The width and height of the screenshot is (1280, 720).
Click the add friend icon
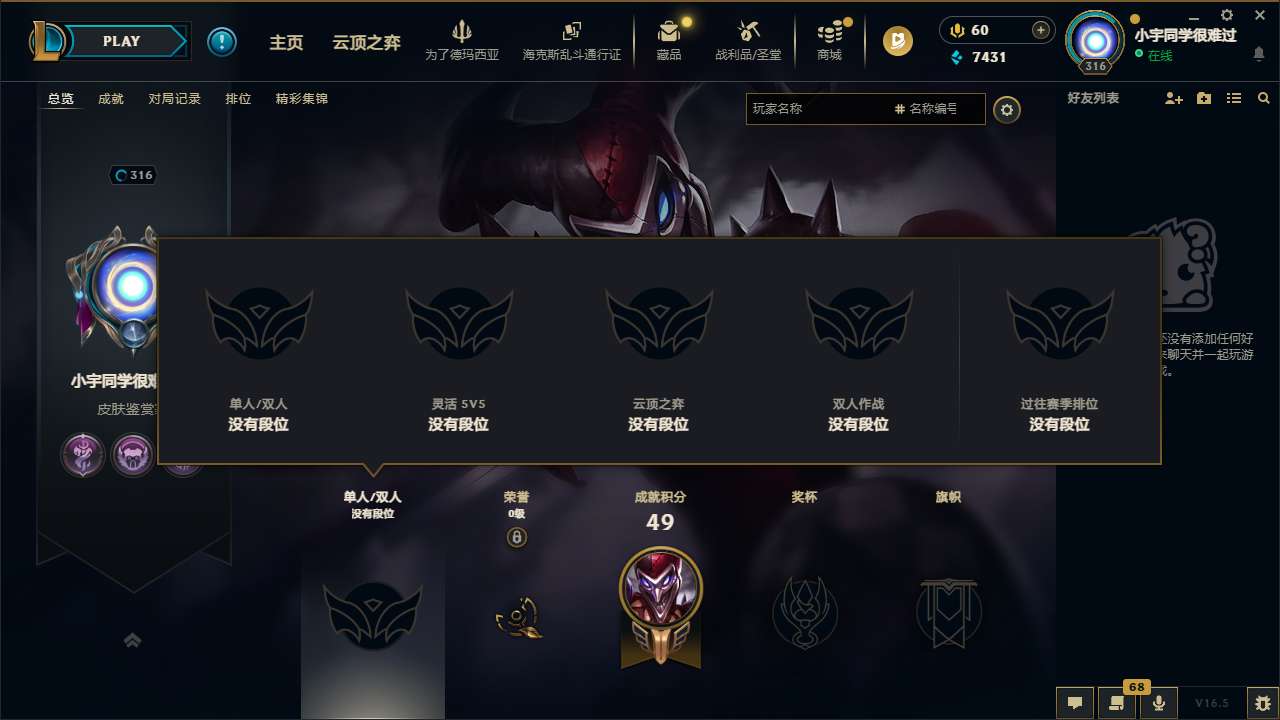[1172, 98]
